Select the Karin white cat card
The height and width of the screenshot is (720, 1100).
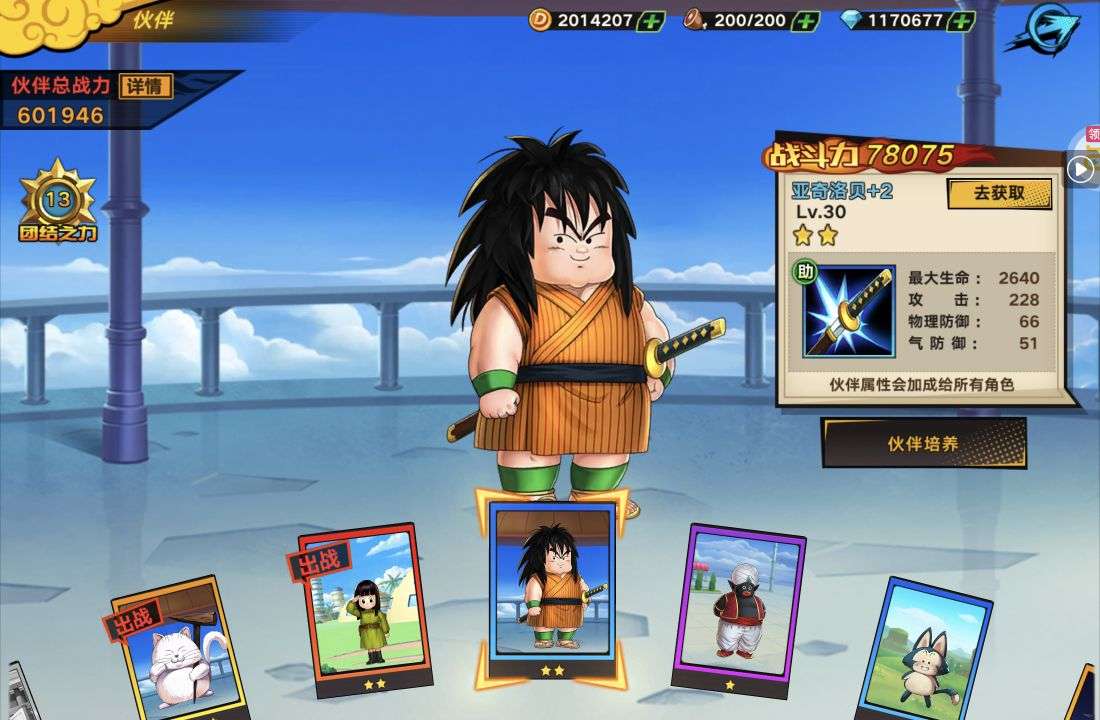(172, 650)
